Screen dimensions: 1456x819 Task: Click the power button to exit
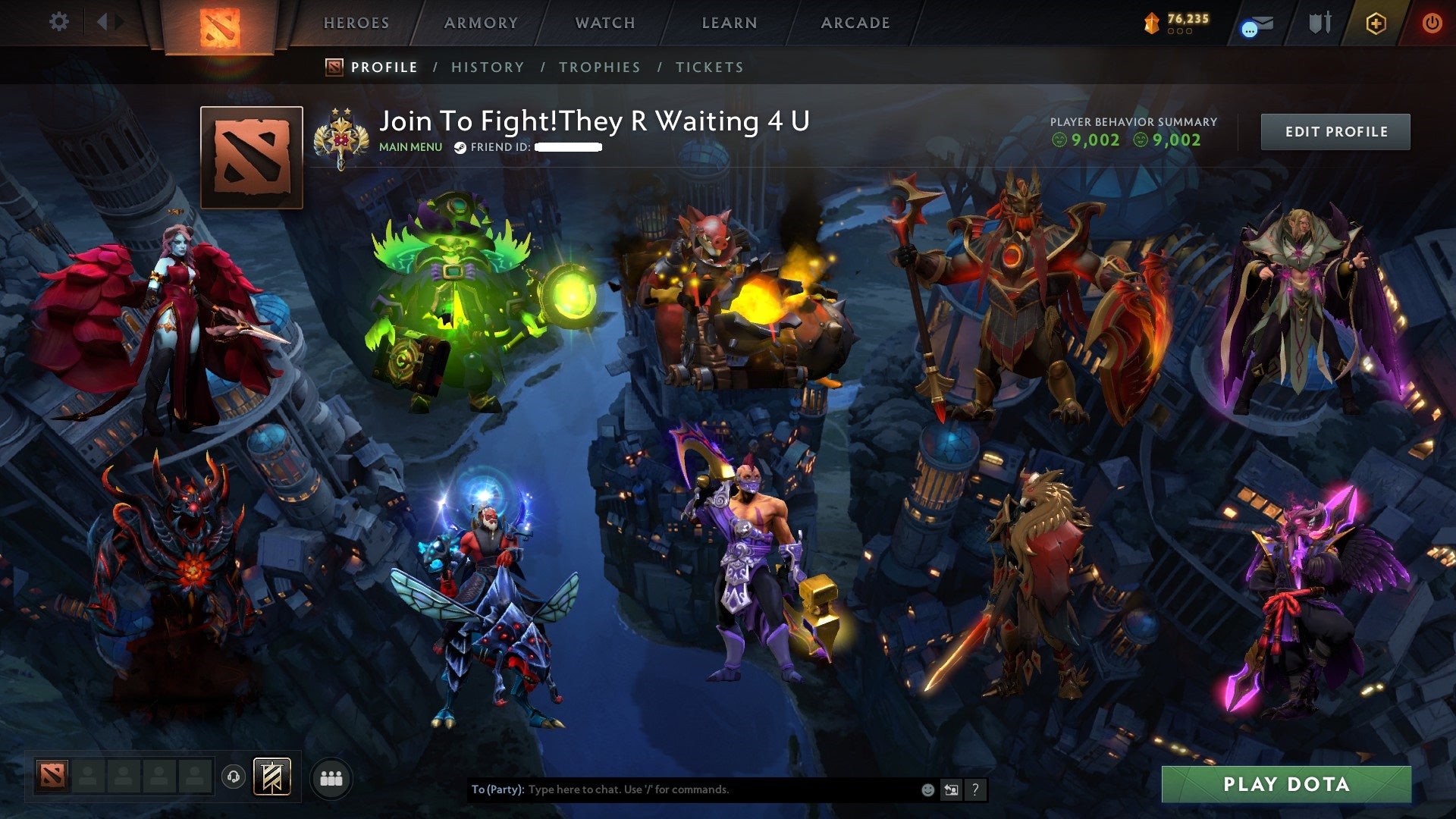click(1432, 23)
